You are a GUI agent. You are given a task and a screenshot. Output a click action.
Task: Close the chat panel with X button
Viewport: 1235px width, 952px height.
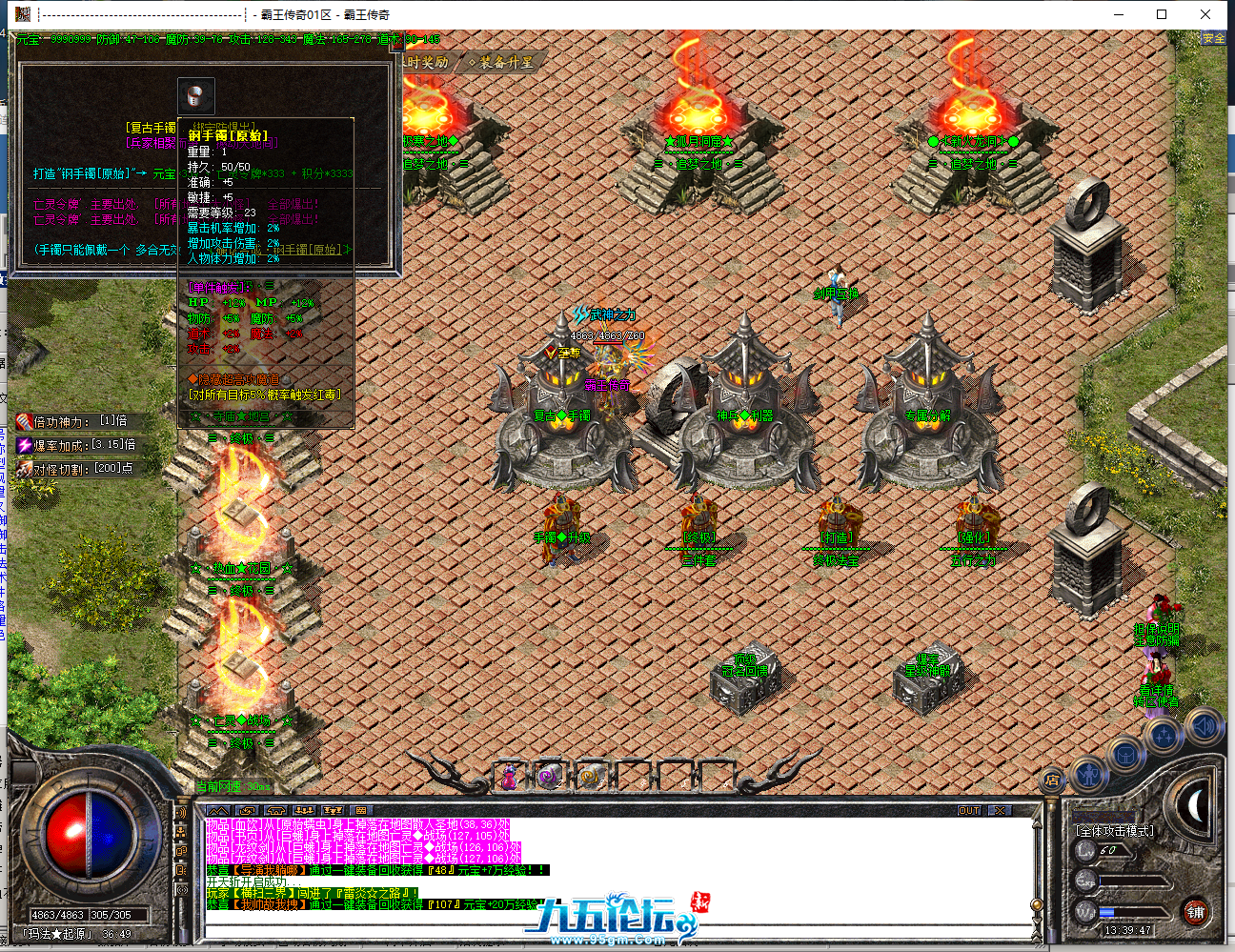(999, 810)
